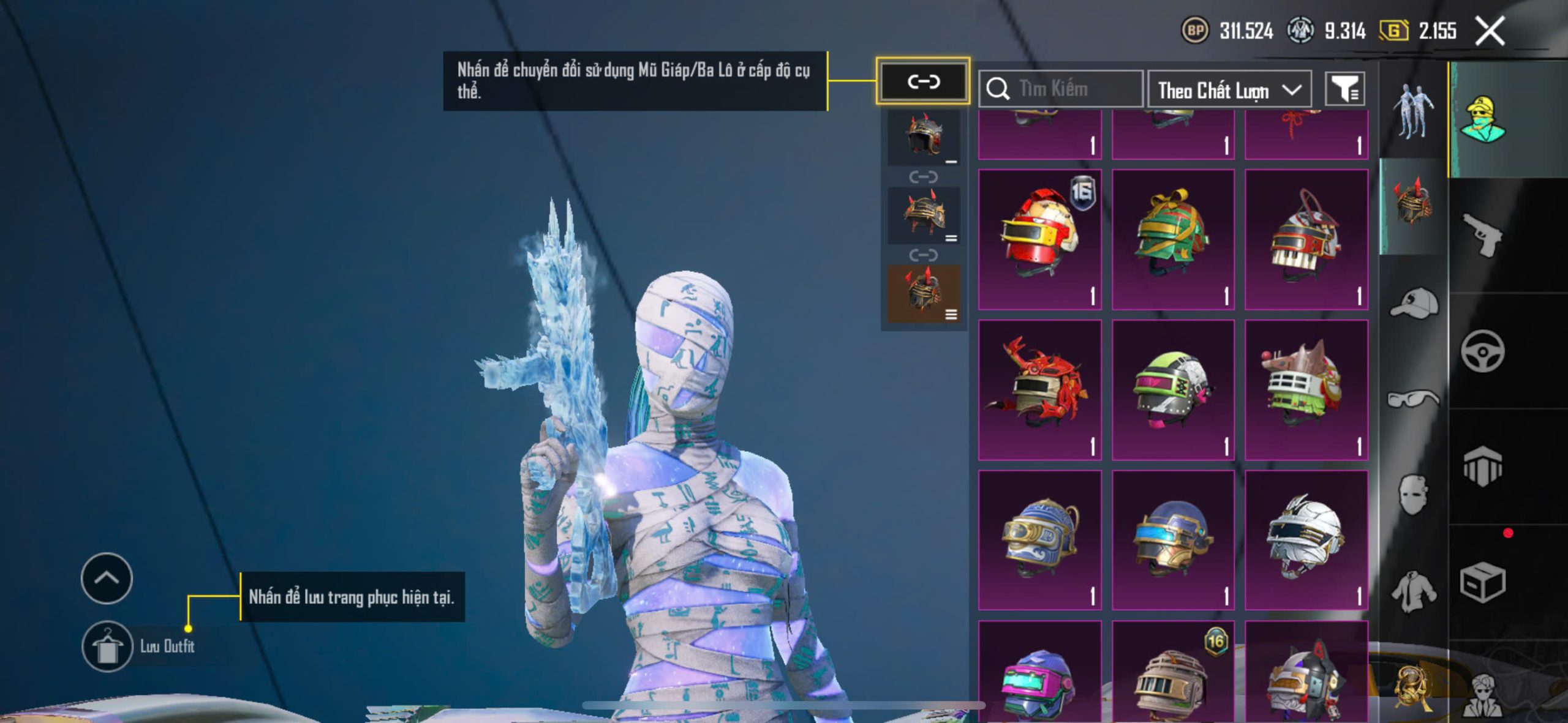Switch to the baseball cap hat tab
This screenshot has height=723, width=1568.
pyautogui.click(x=1414, y=303)
